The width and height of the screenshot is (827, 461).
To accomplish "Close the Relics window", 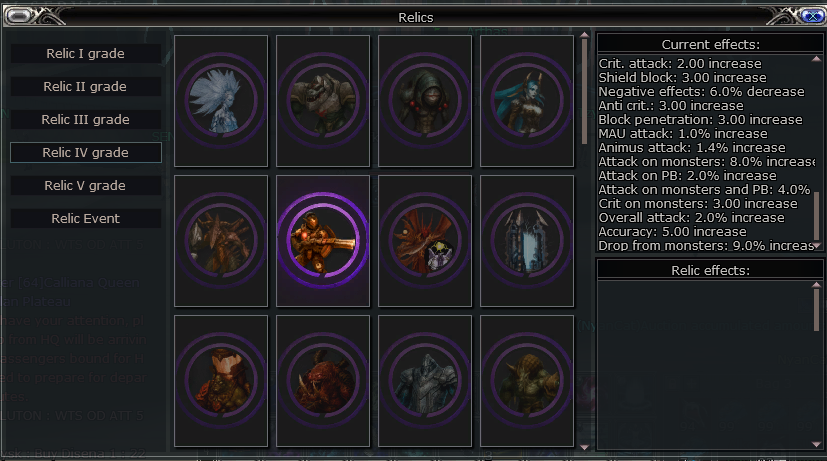I will [812, 15].
